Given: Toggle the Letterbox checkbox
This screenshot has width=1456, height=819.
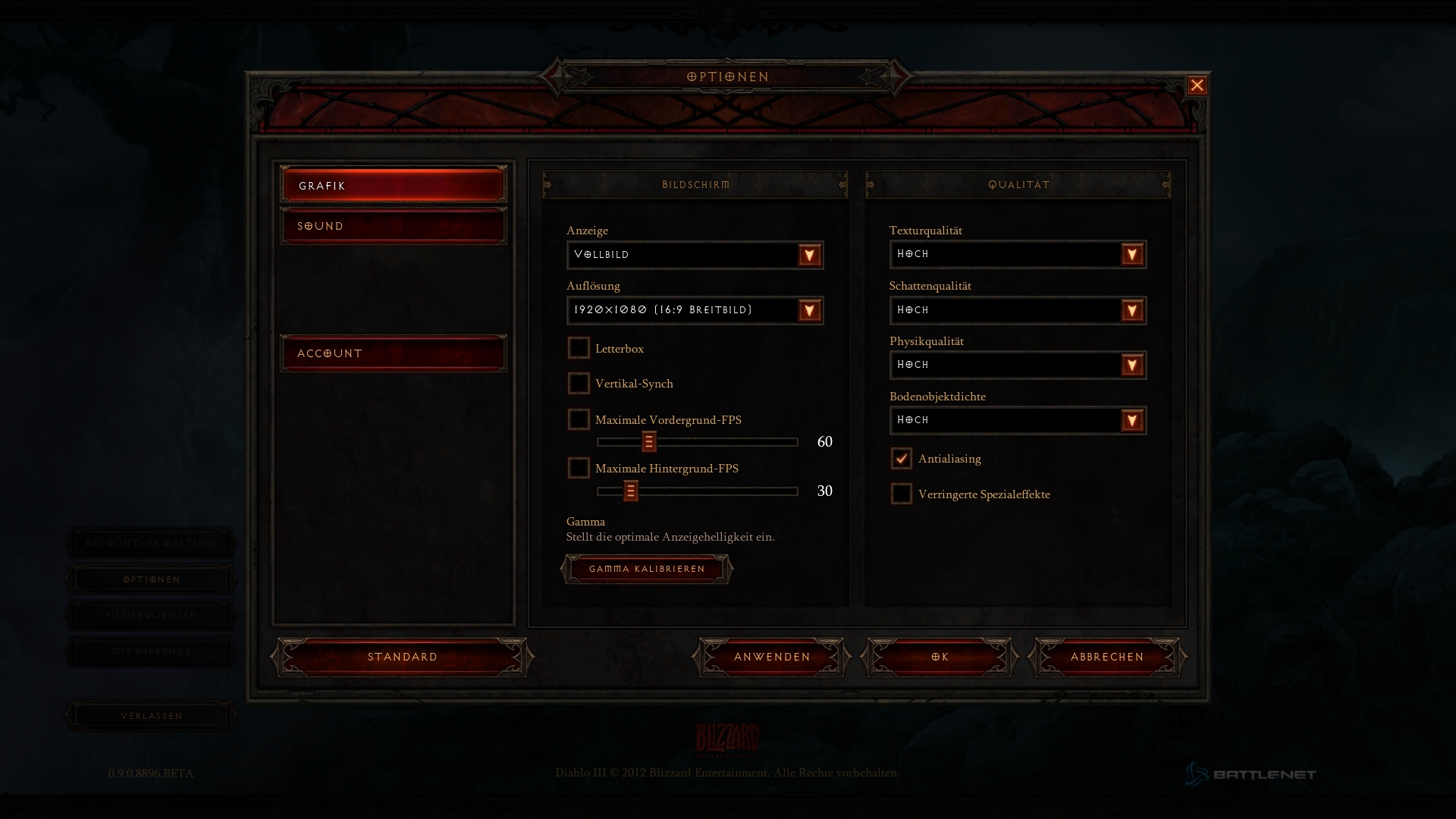Looking at the screenshot, I should 579,348.
